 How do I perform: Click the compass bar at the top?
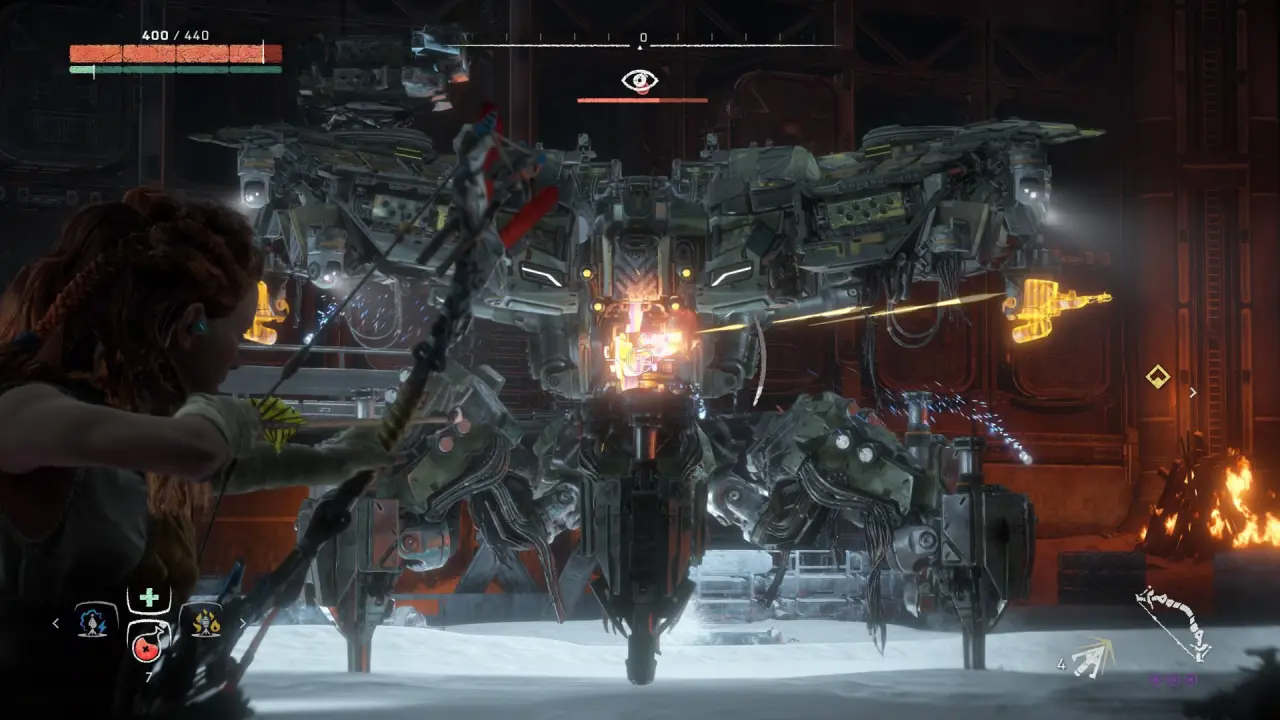(640, 44)
